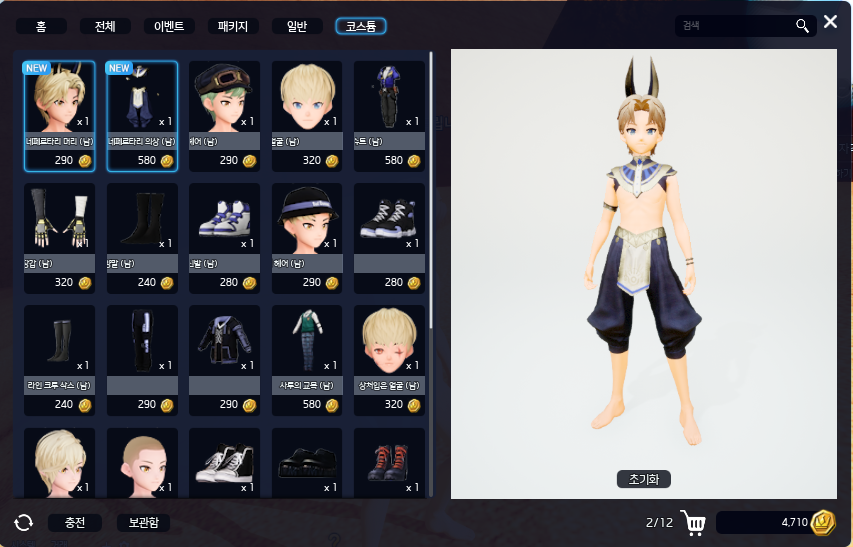Switch to the 일반 tab
This screenshot has width=853, height=547.
pos(297,27)
